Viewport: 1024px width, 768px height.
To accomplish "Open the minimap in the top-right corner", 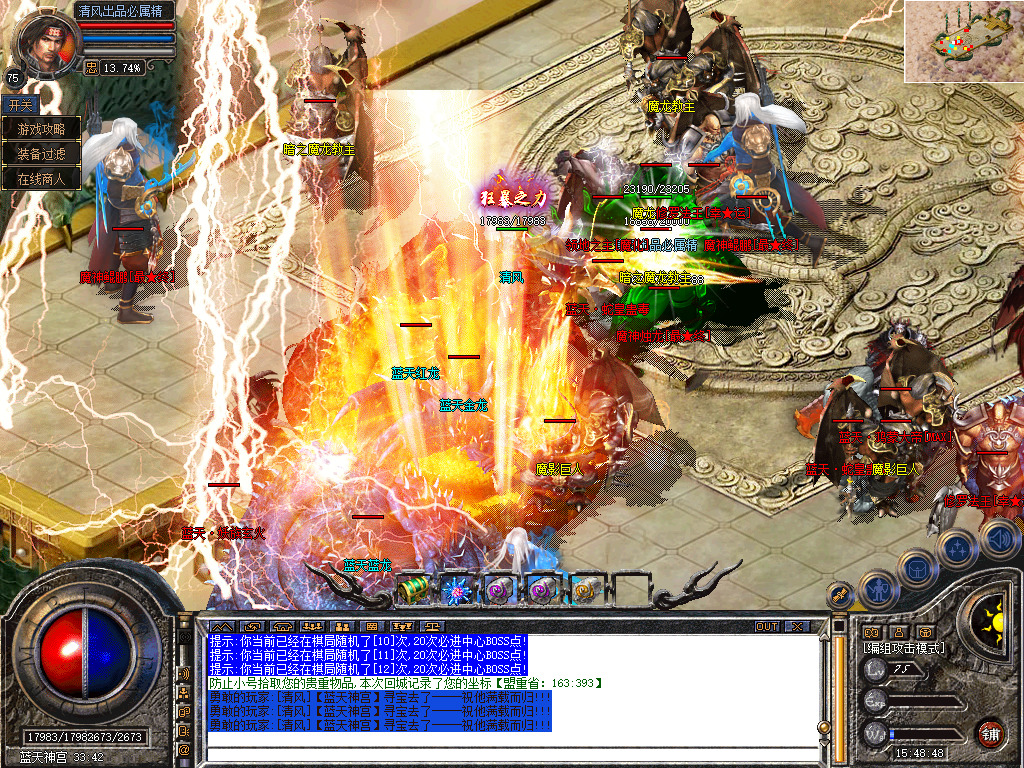I will click(x=964, y=41).
